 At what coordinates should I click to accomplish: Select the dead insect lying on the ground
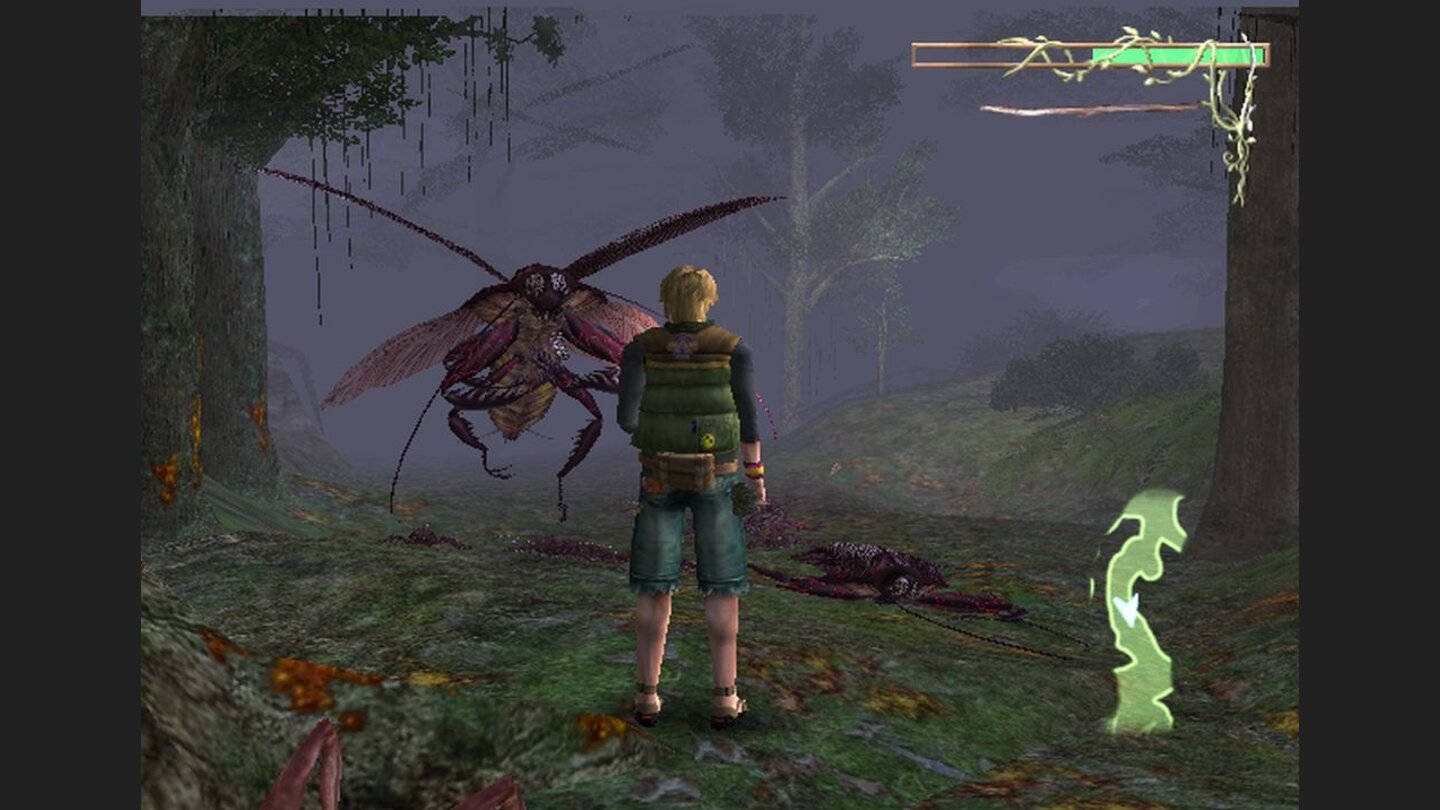880,570
